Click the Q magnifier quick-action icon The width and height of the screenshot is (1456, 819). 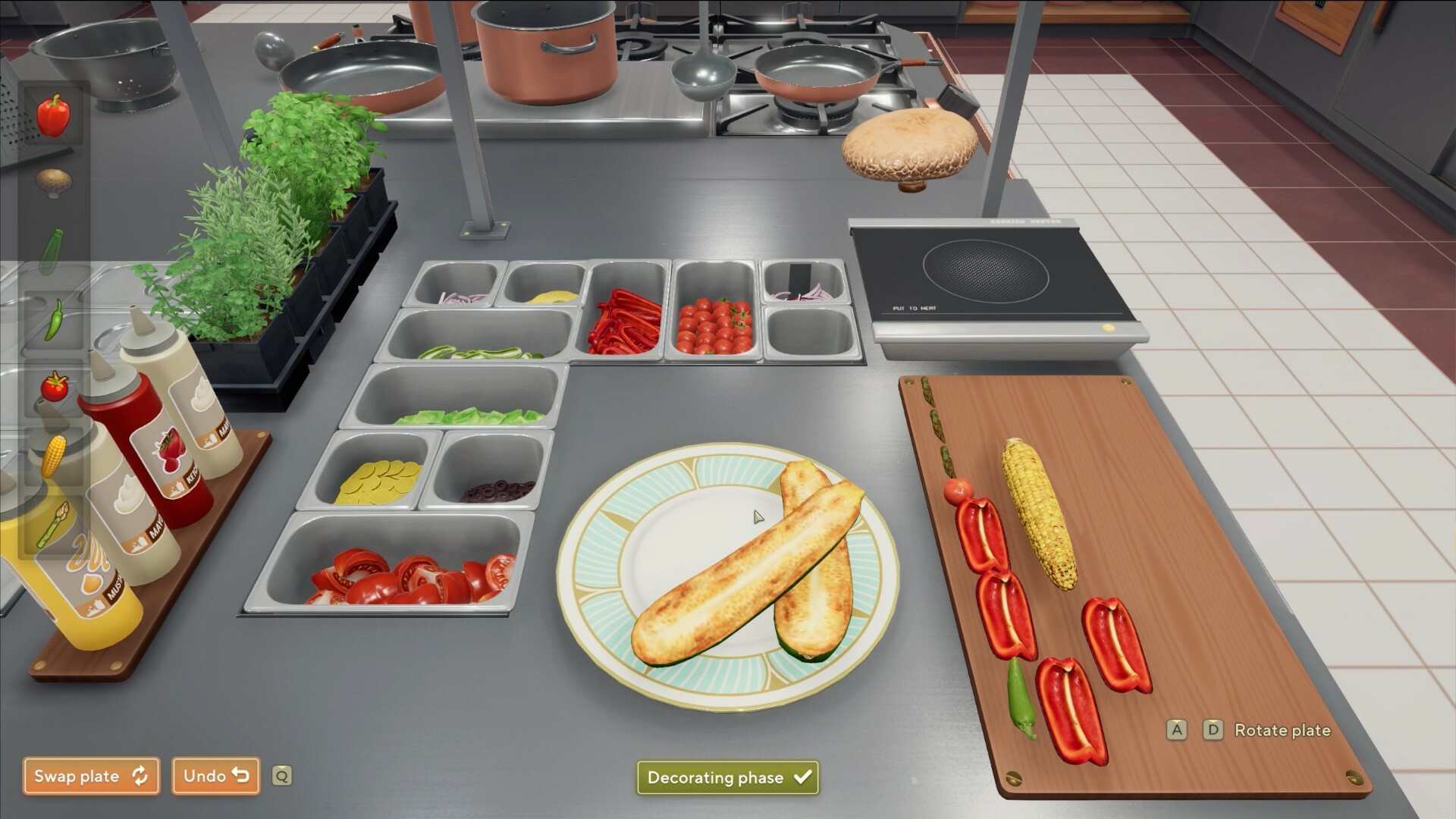(x=281, y=777)
